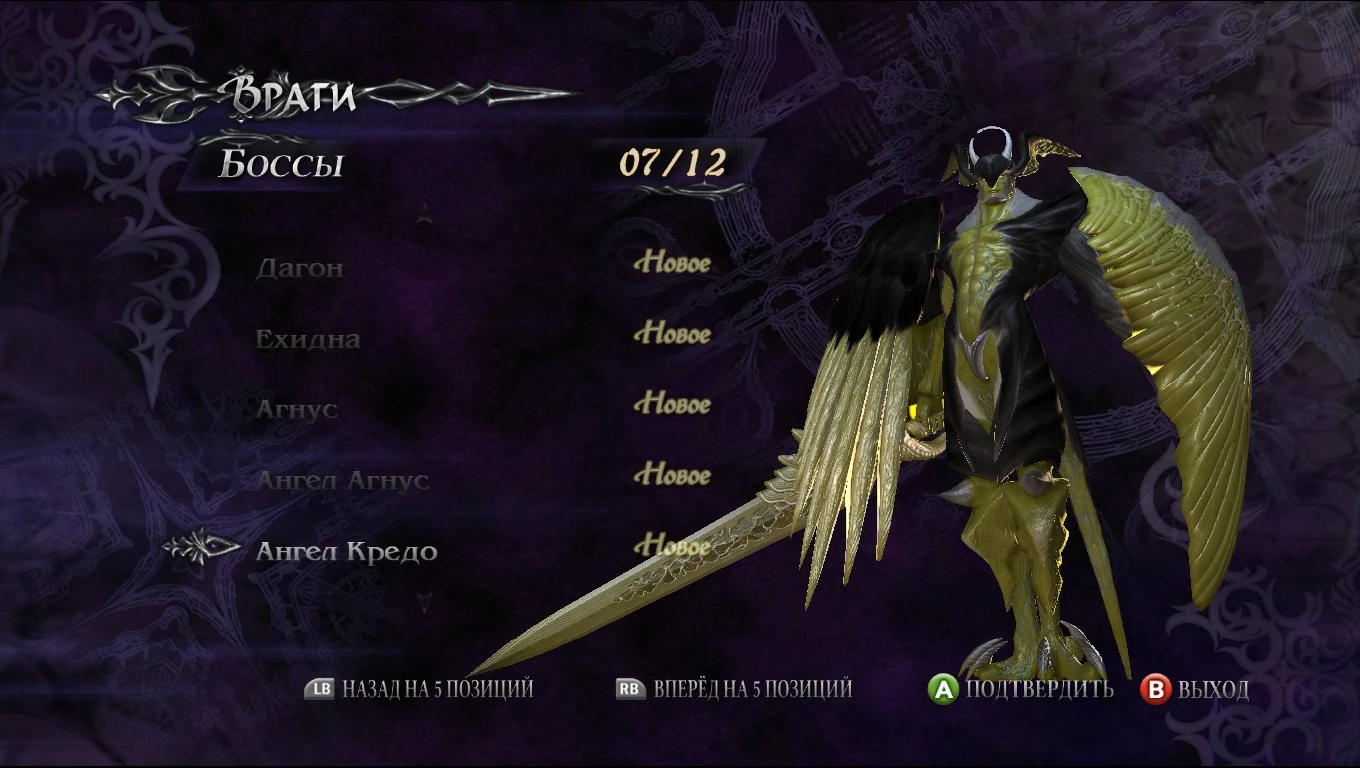Click the 07/12 progress counter
1360x768 pixels.
point(672,160)
